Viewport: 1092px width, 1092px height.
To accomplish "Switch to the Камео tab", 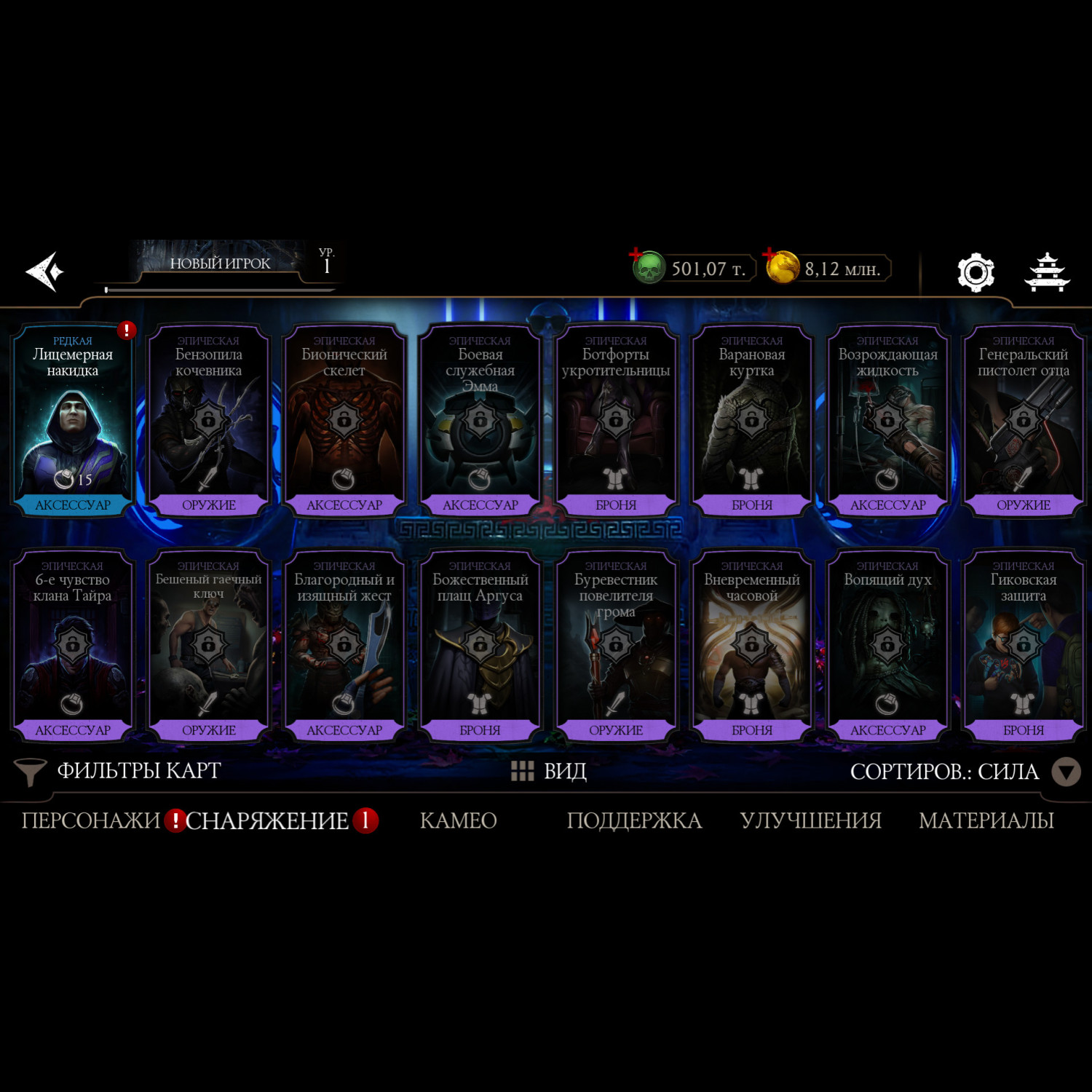I will point(459,820).
